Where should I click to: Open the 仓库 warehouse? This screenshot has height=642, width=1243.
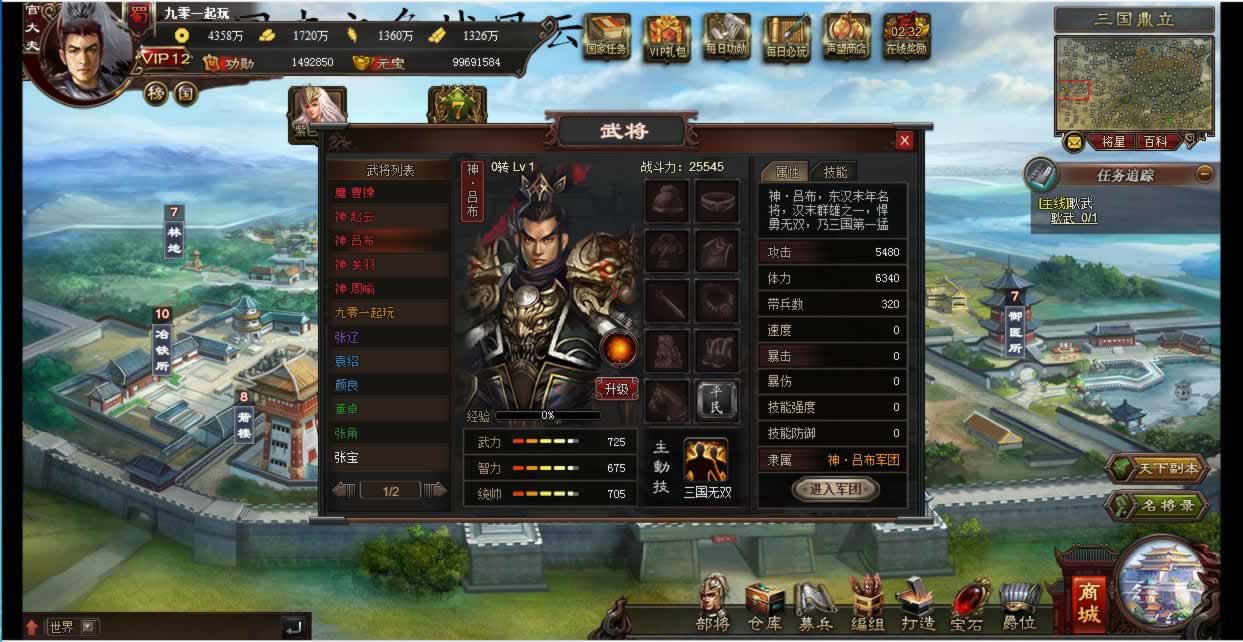coord(765,605)
